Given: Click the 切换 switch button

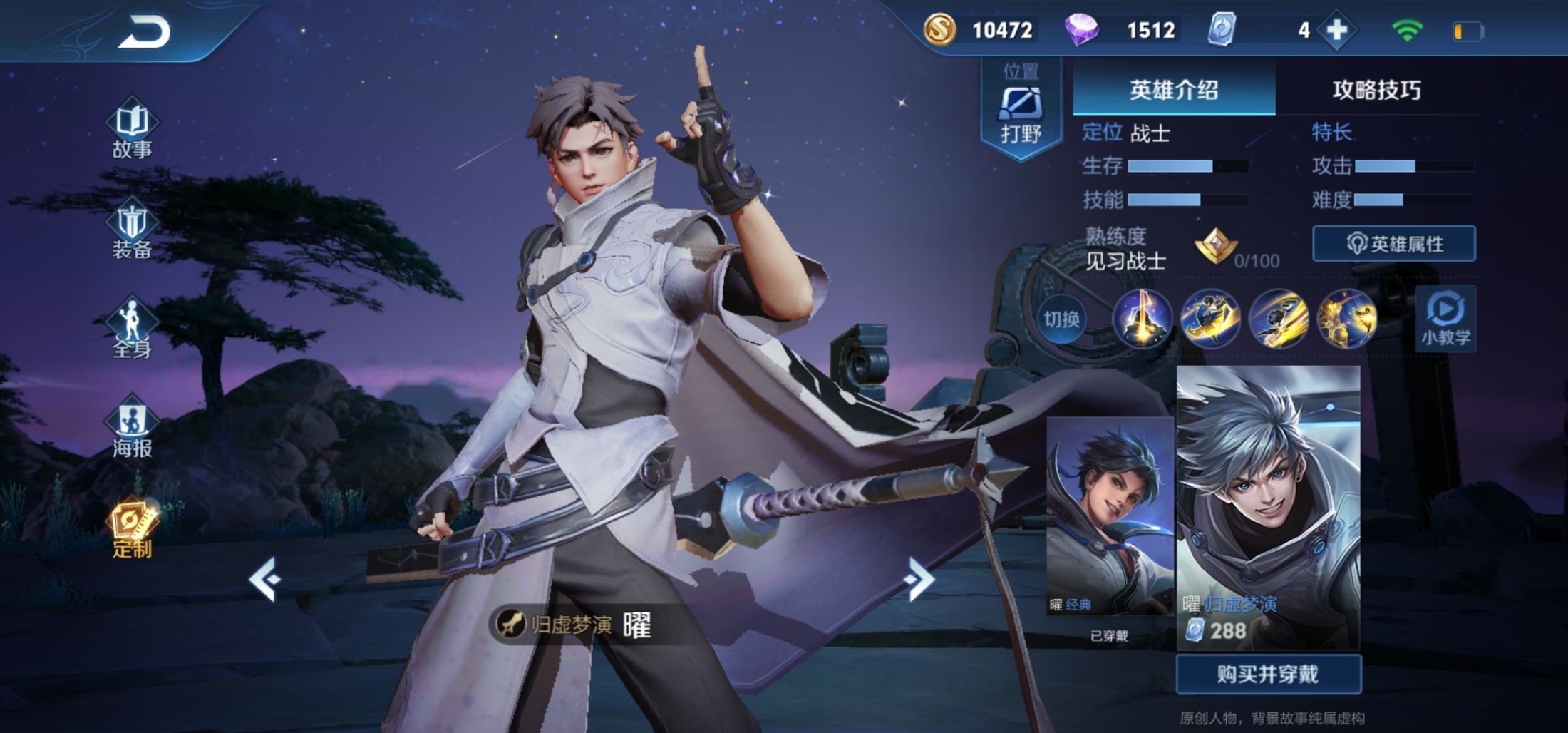Looking at the screenshot, I should (1061, 319).
